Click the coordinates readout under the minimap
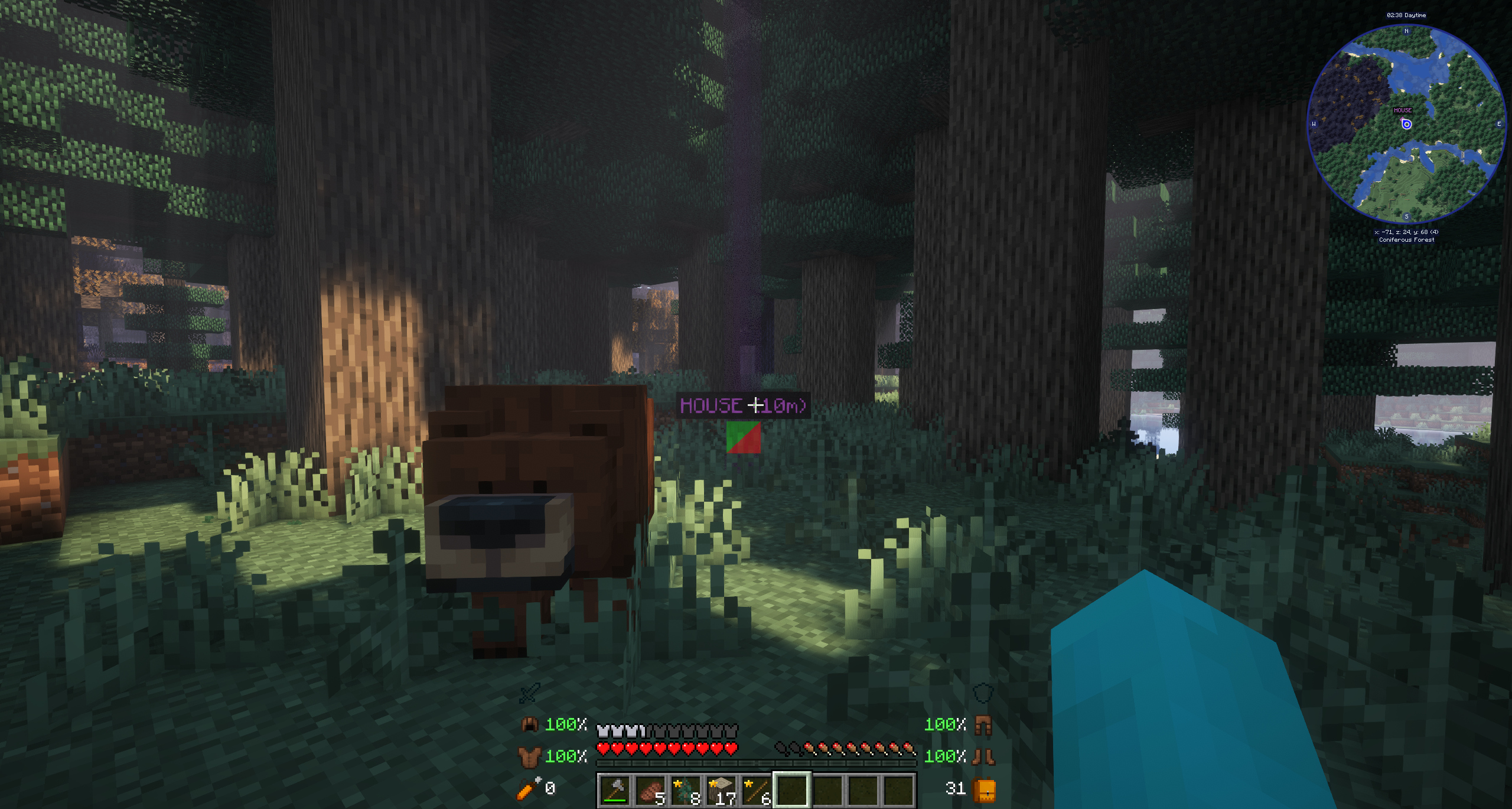The image size is (1512, 809). click(x=1407, y=232)
